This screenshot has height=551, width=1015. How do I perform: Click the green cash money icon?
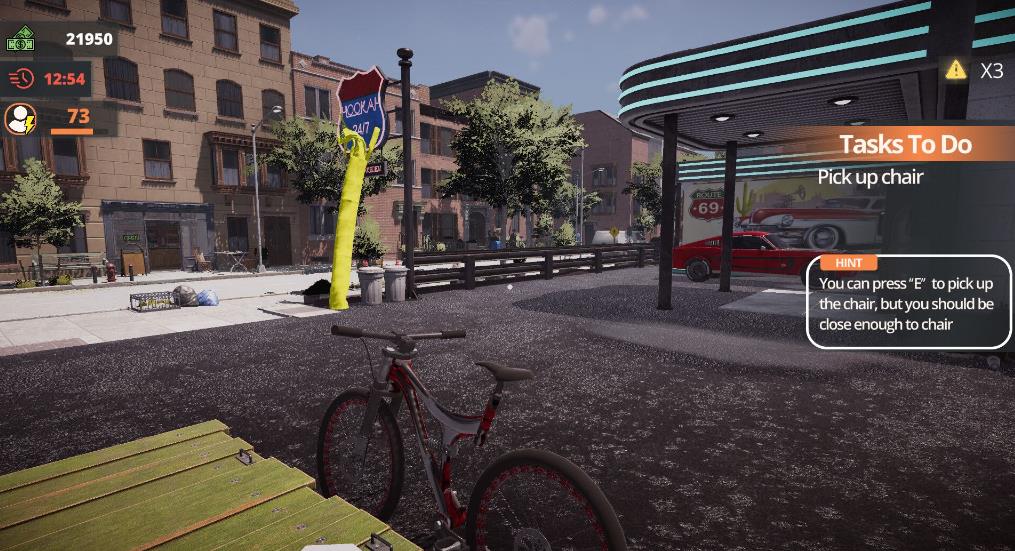coord(21,40)
